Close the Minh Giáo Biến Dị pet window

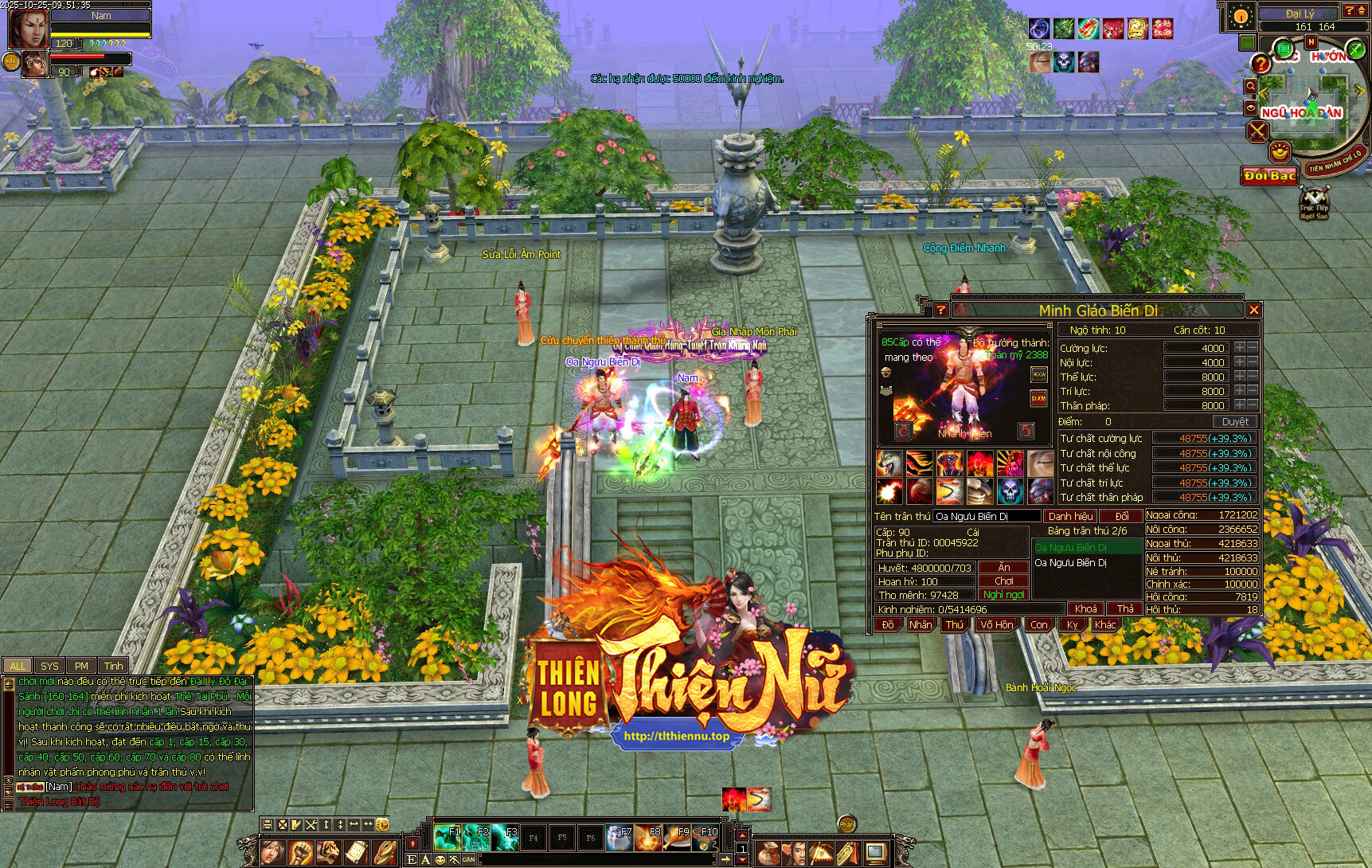point(1254,310)
